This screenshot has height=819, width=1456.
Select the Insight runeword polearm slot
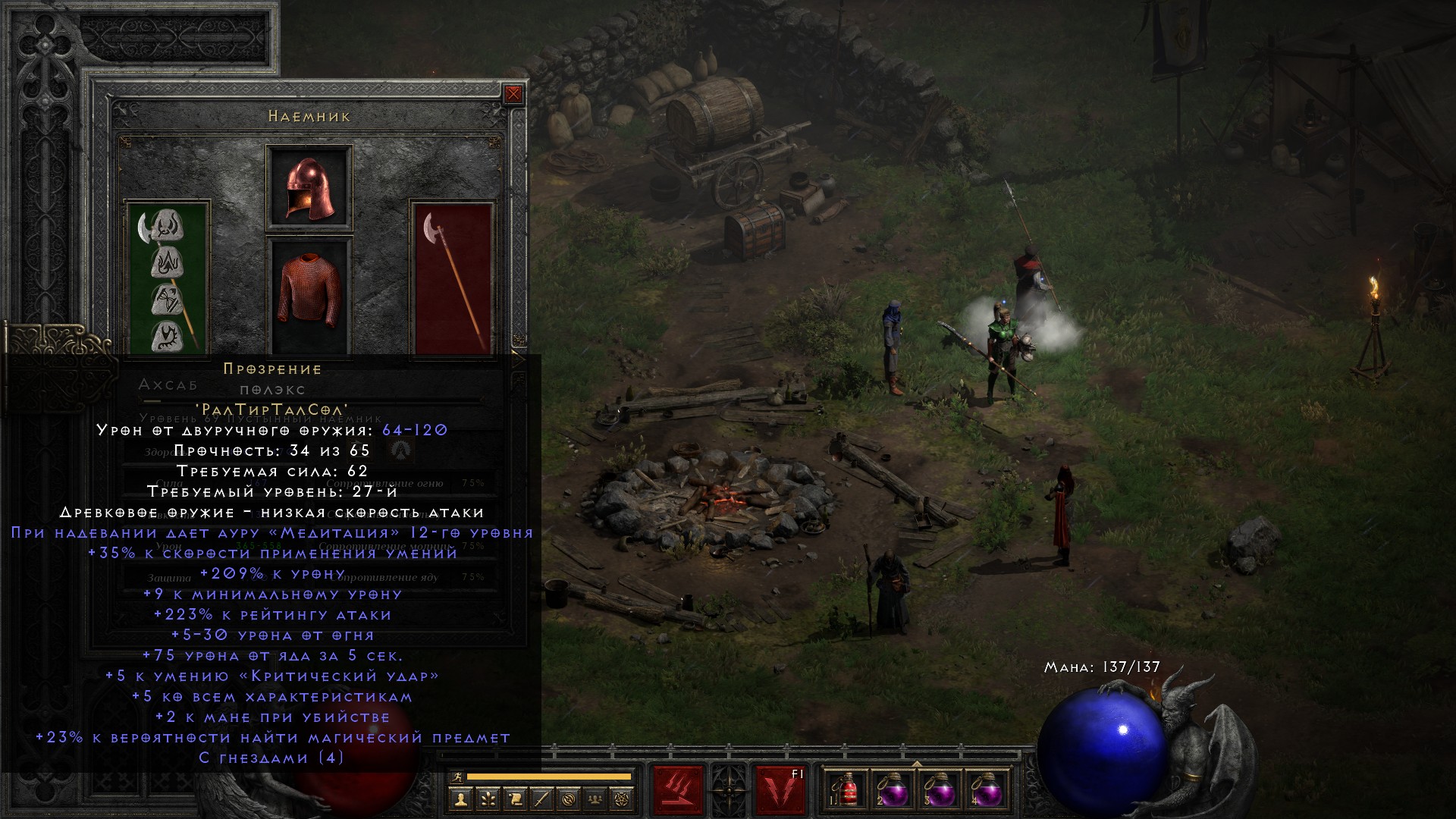[168, 278]
